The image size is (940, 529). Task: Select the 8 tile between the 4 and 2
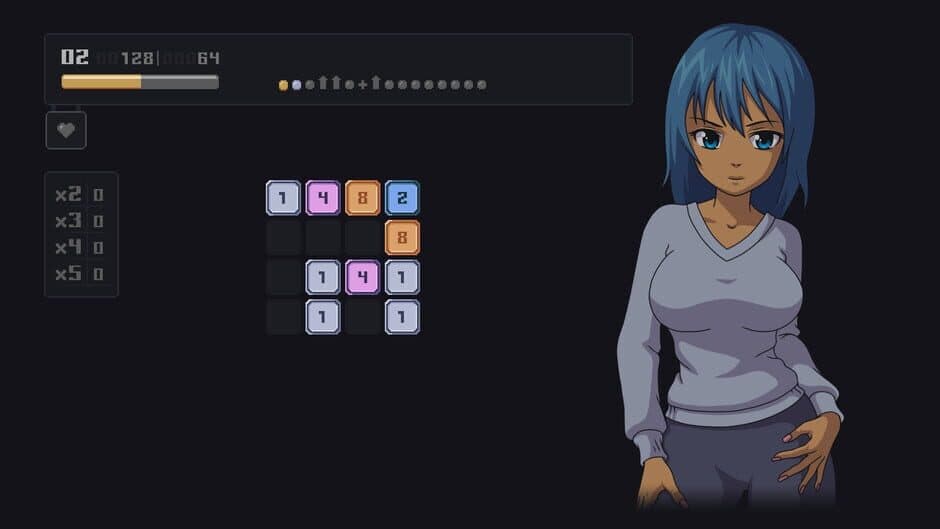[x=362, y=198]
